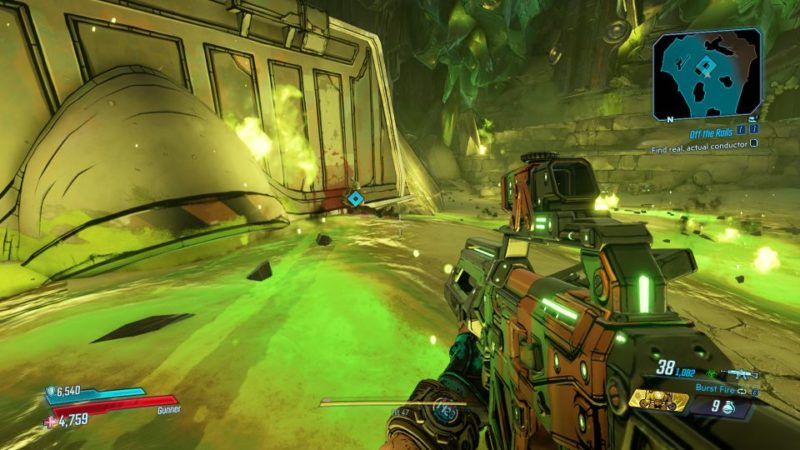Select the objective waypoint marker on minimap

[x=706, y=68]
